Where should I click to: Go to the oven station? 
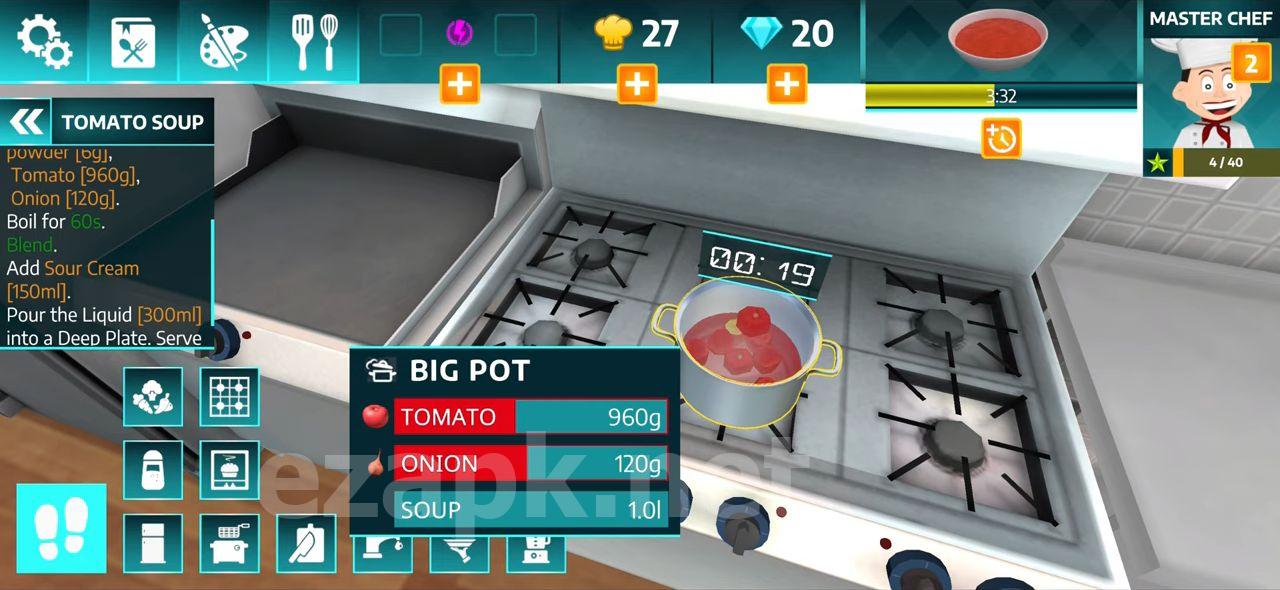[x=229, y=470]
